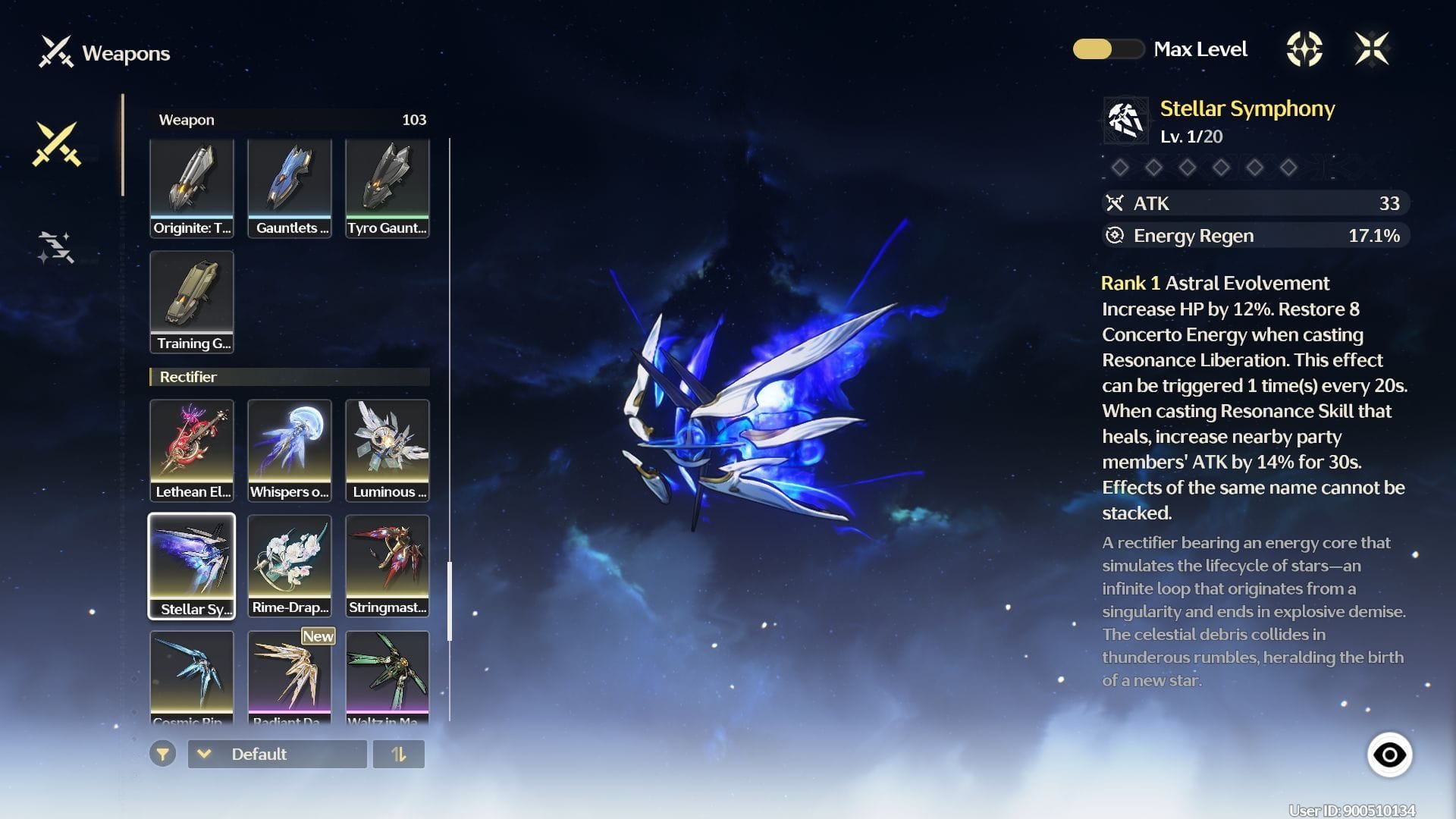Toggle the Max Level switch off
The width and height of the screenshot is (1456, 819).
tap(1109, 49)
